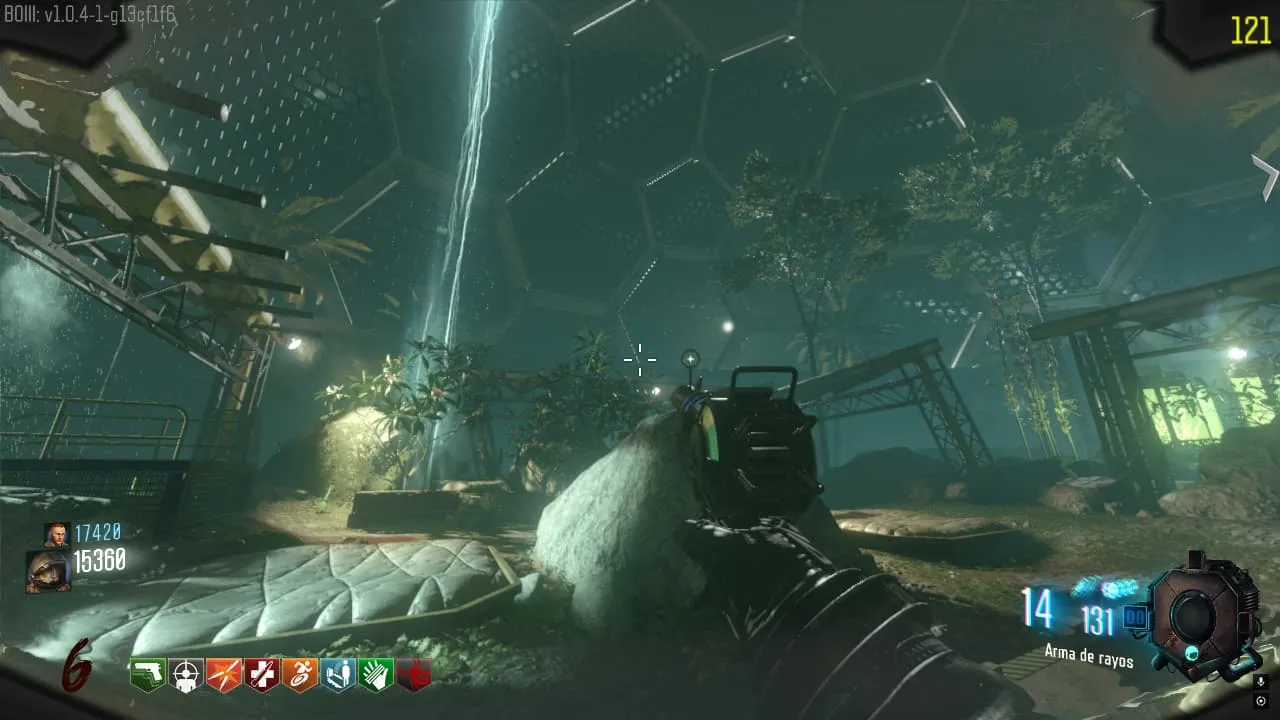Click the Mule Kick pistol perk icon
The height and width of the screenshot is (720, 1280).
[148, 675]
